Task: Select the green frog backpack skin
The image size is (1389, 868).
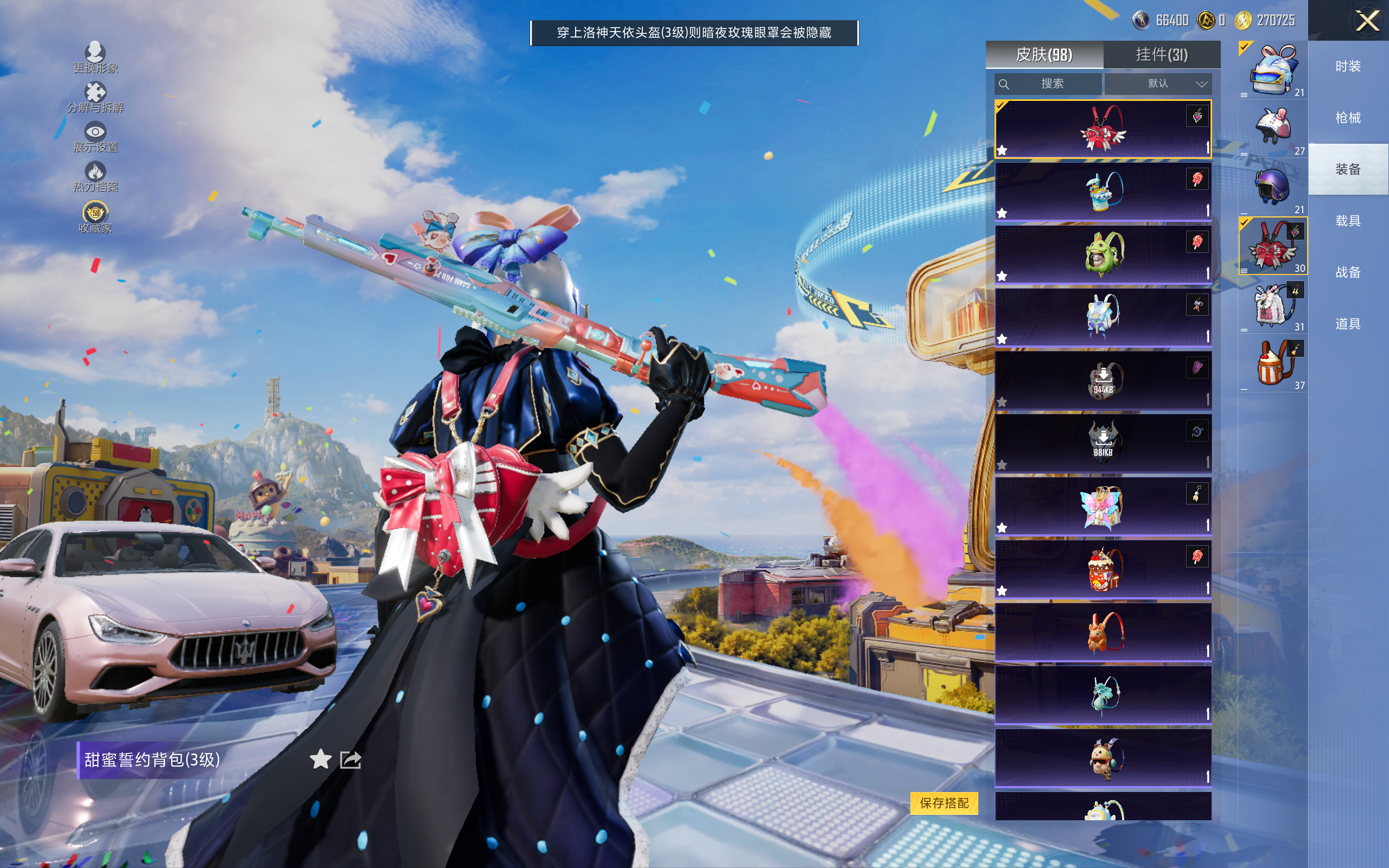Action: (1103, 254)
